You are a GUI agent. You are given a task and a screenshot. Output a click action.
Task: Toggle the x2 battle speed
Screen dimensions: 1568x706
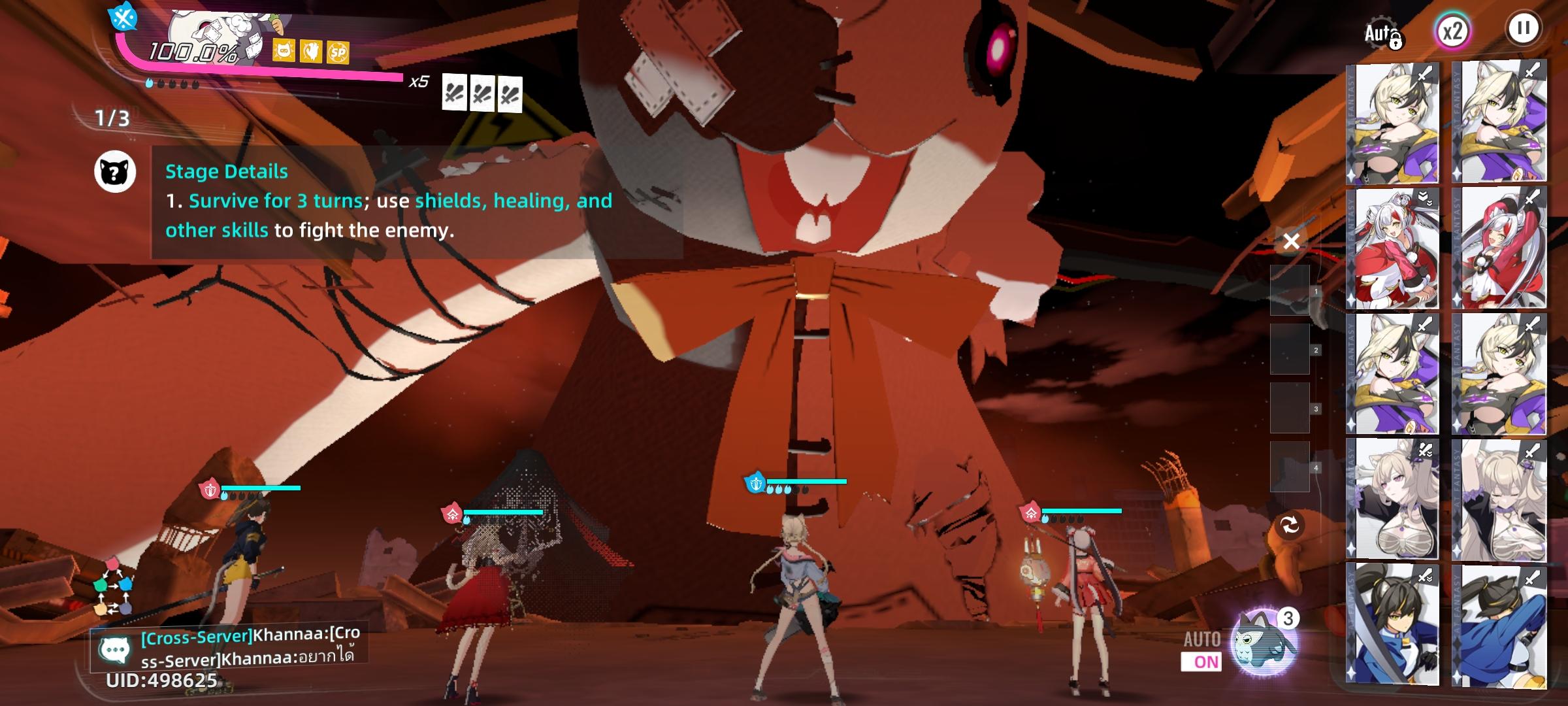coord(1452,31)
